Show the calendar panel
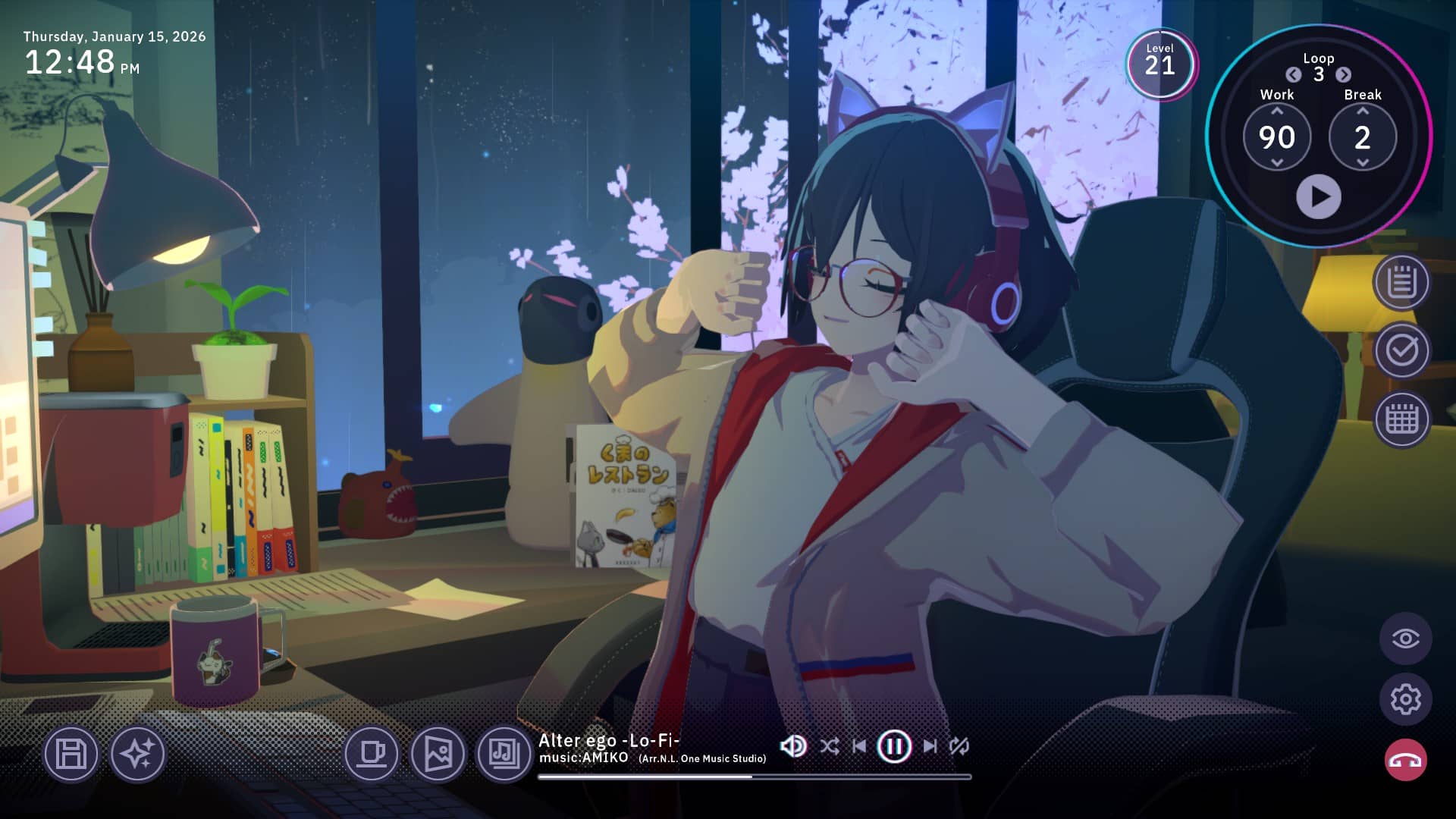 (x=1401, y=419)
